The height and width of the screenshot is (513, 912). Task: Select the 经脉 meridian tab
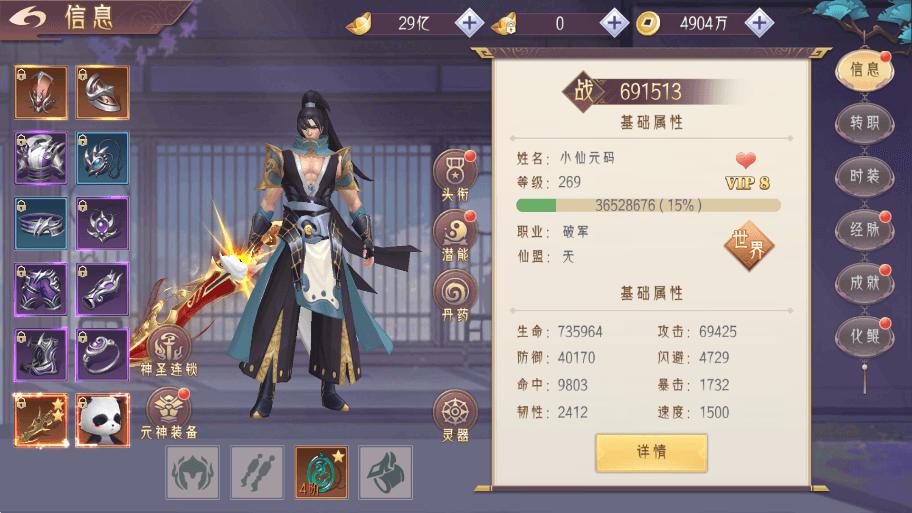(863, 229)
